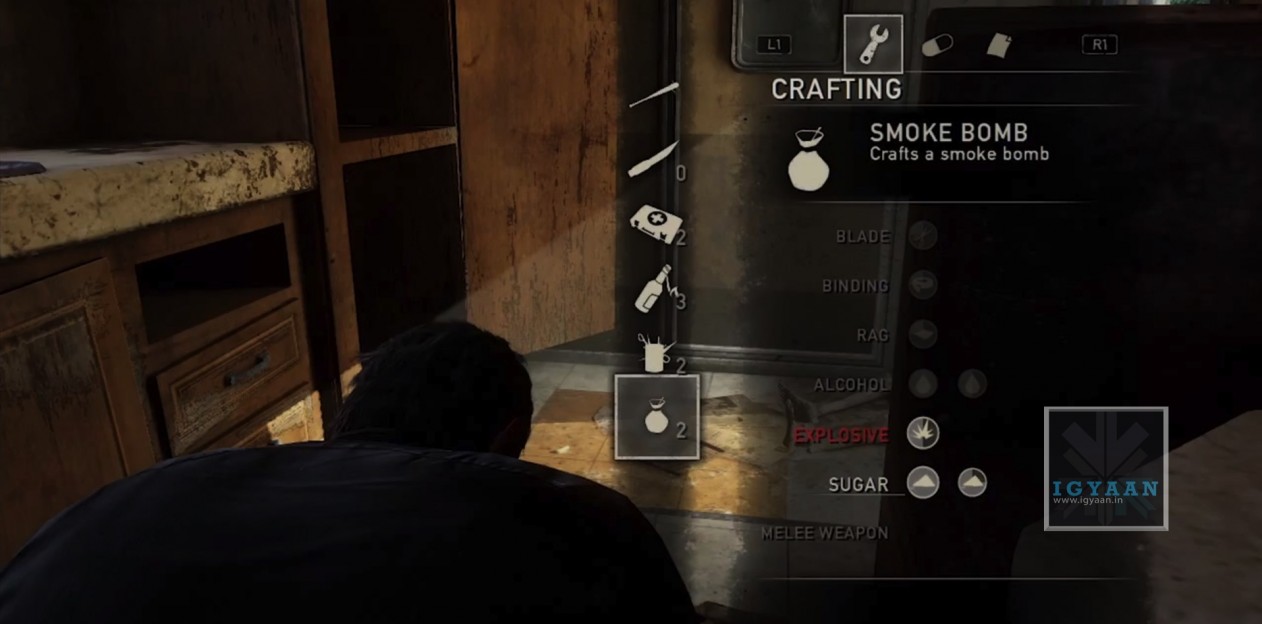Image resolution: width=1262 pixels, height=624 pixels.
Task: Select the nail bomb recipe
Action: (654, 352)
